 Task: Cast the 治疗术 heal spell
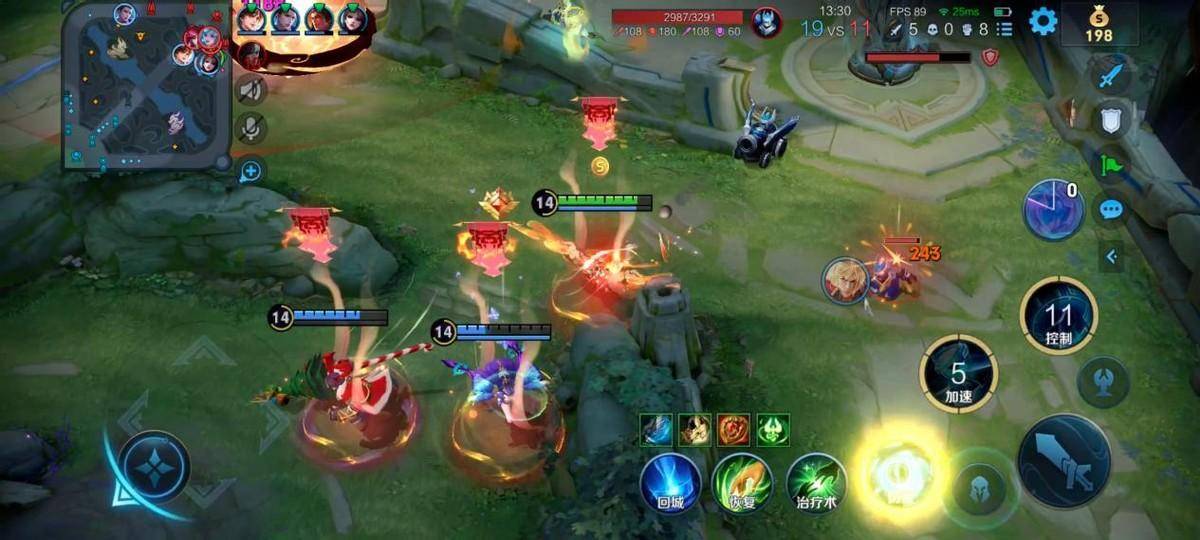(816, 485)
